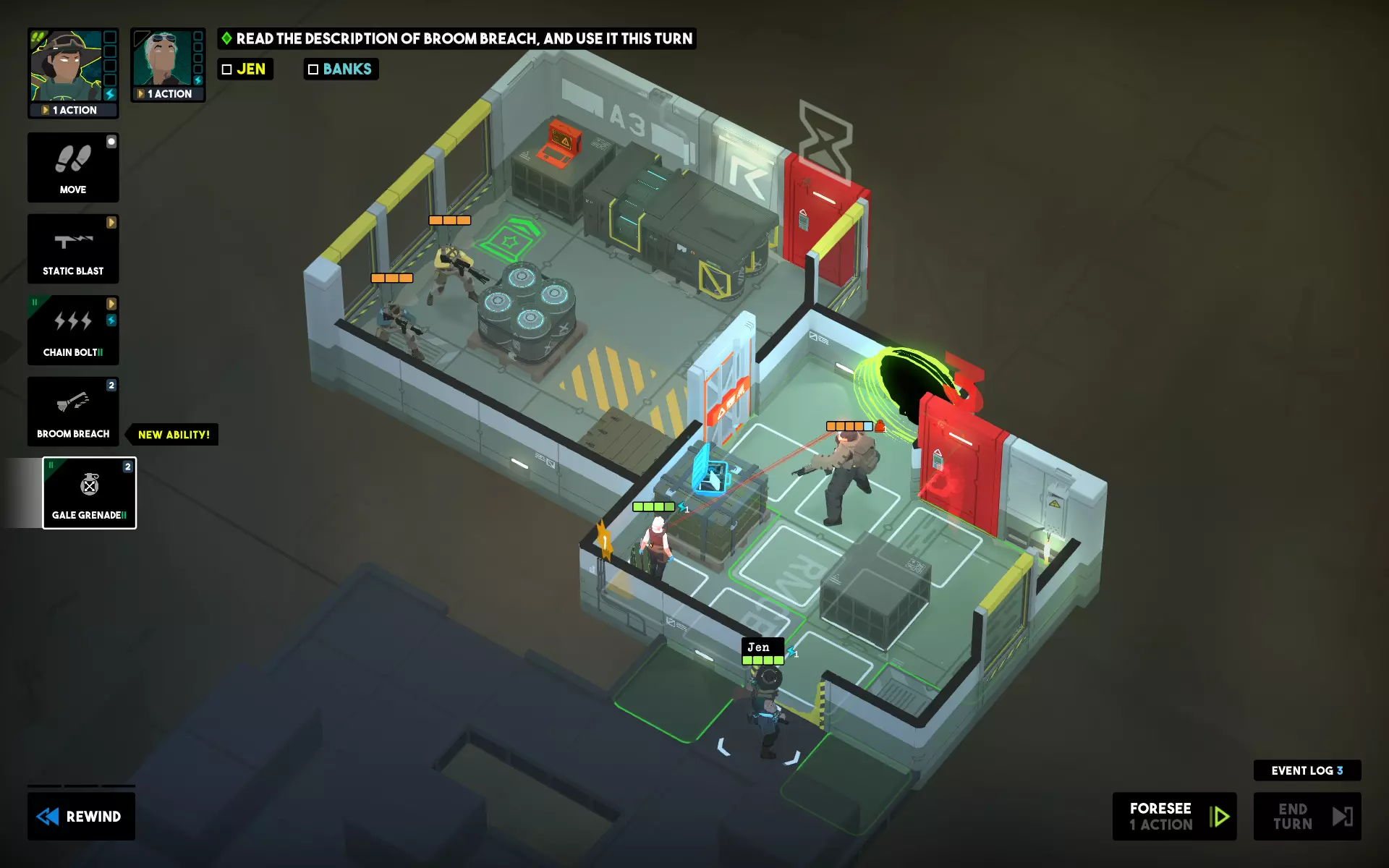
Task: Choose the Chain Bolt ability
Action: 73,330
